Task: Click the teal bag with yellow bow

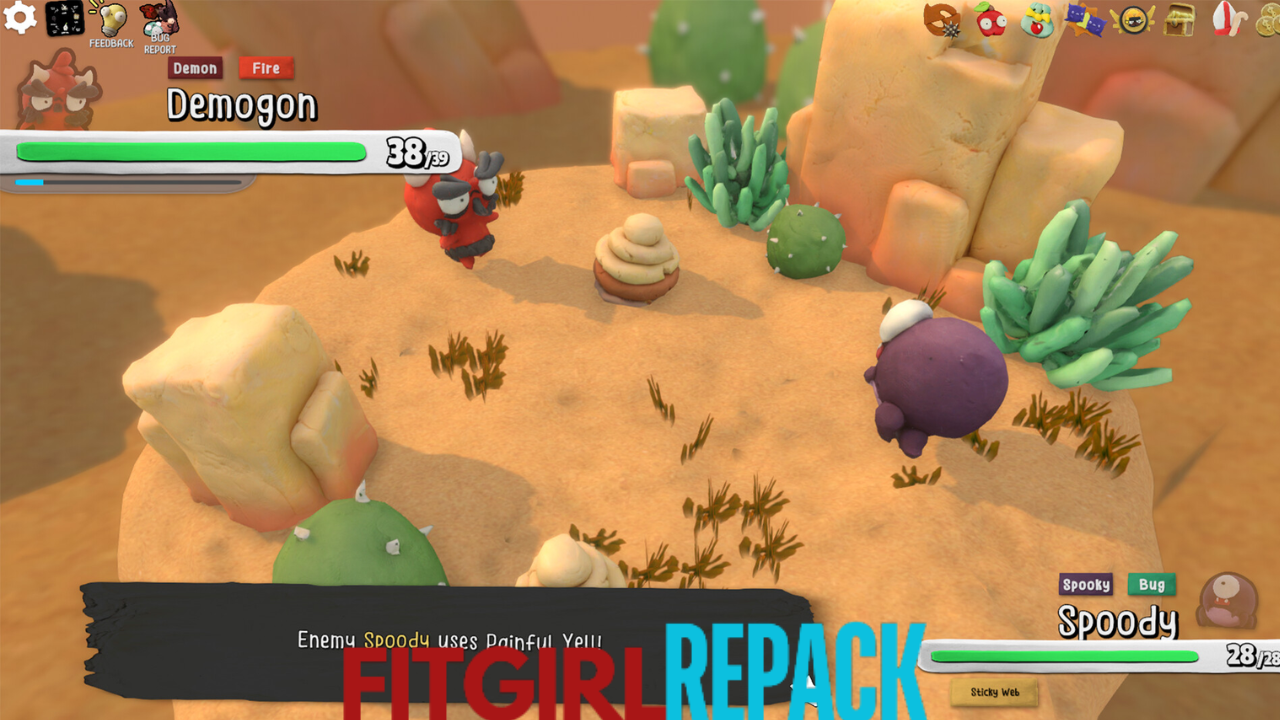Action: (1038, 20)
